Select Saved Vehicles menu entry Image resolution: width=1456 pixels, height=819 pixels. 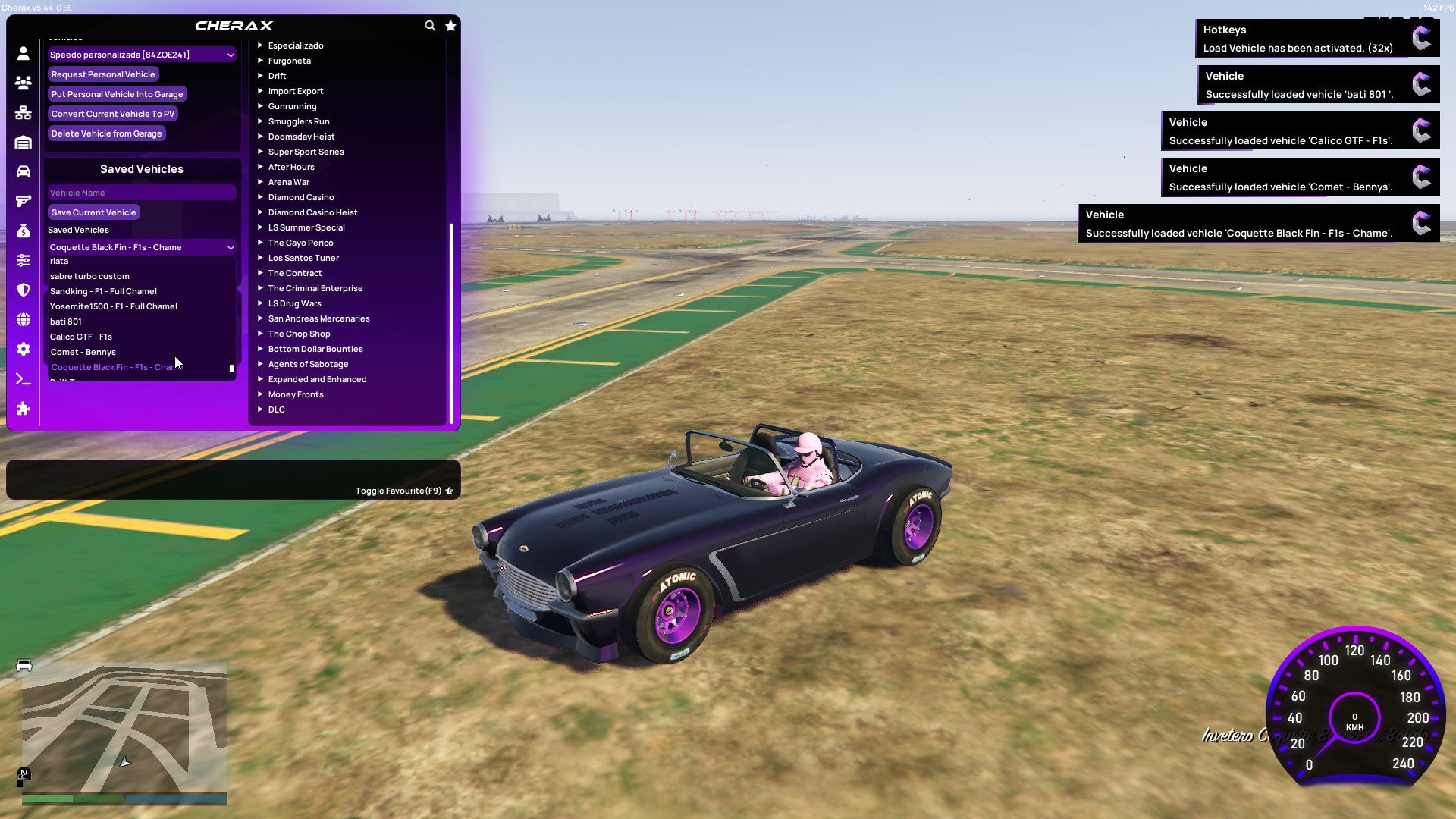[x=79, y=230]
